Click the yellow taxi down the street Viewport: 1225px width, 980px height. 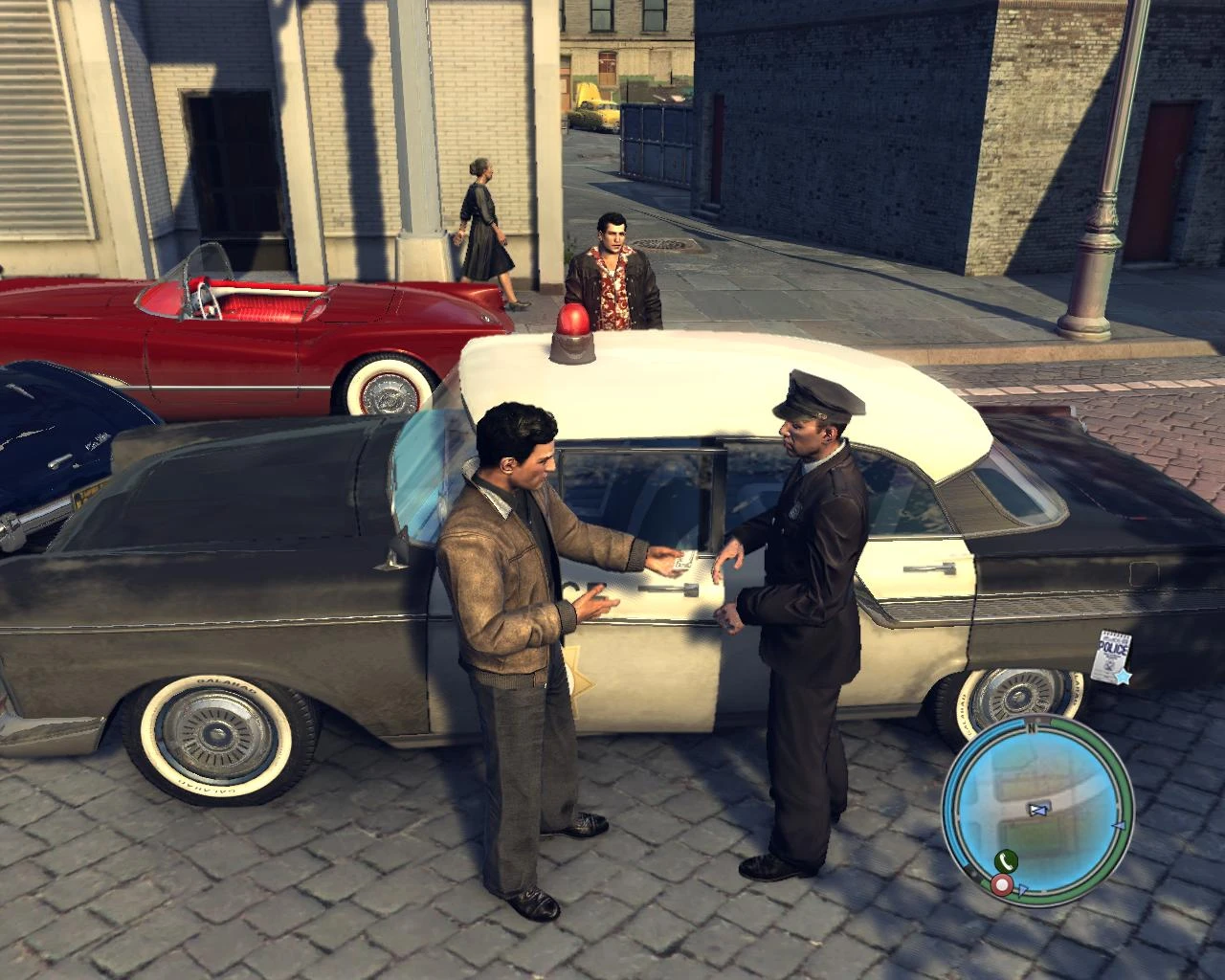pyautogui.click(x=598, y=108)
